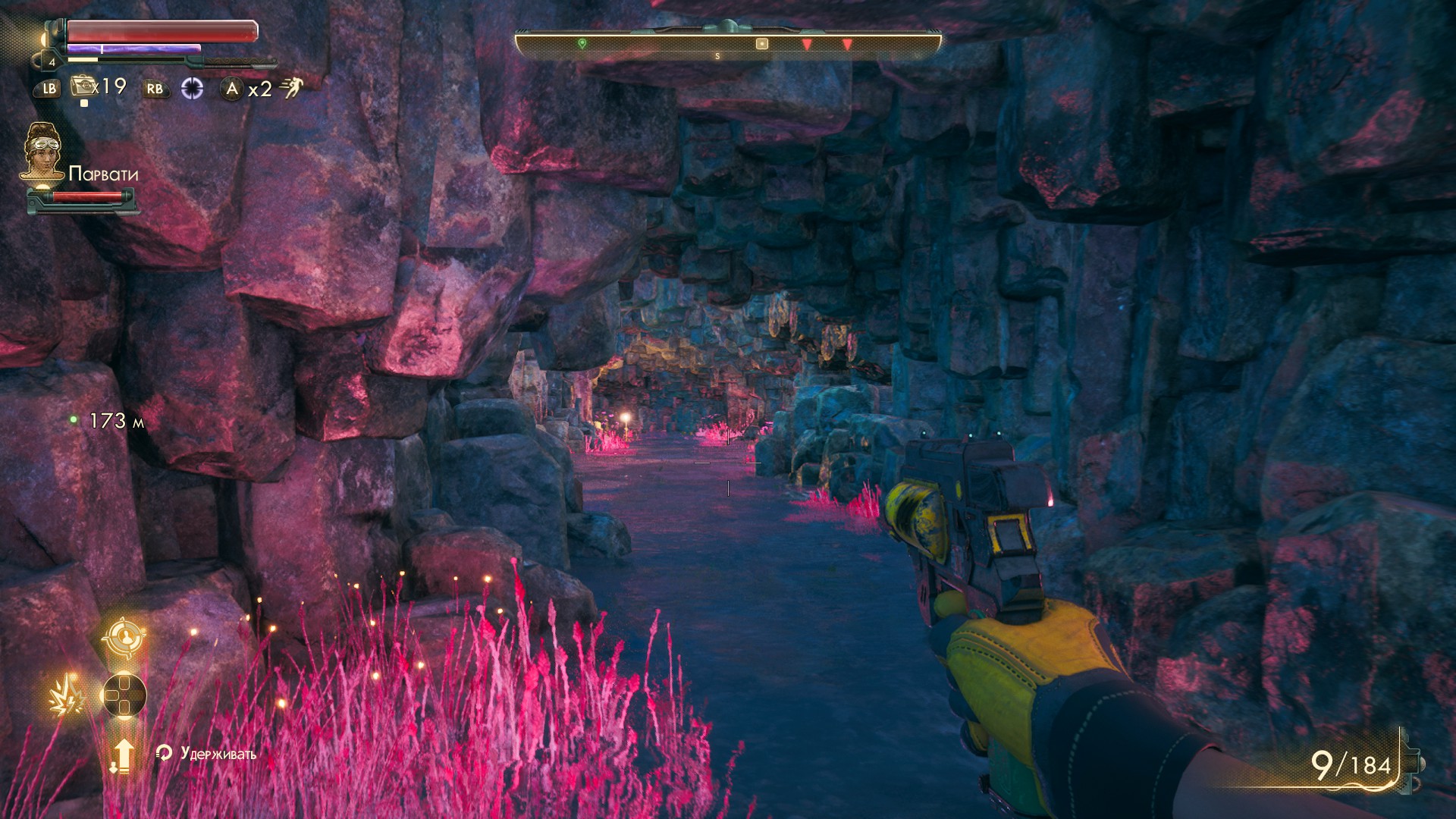Use the medical inhaler icon
The height and width of the screenshot is (819, 1456).
82,86
